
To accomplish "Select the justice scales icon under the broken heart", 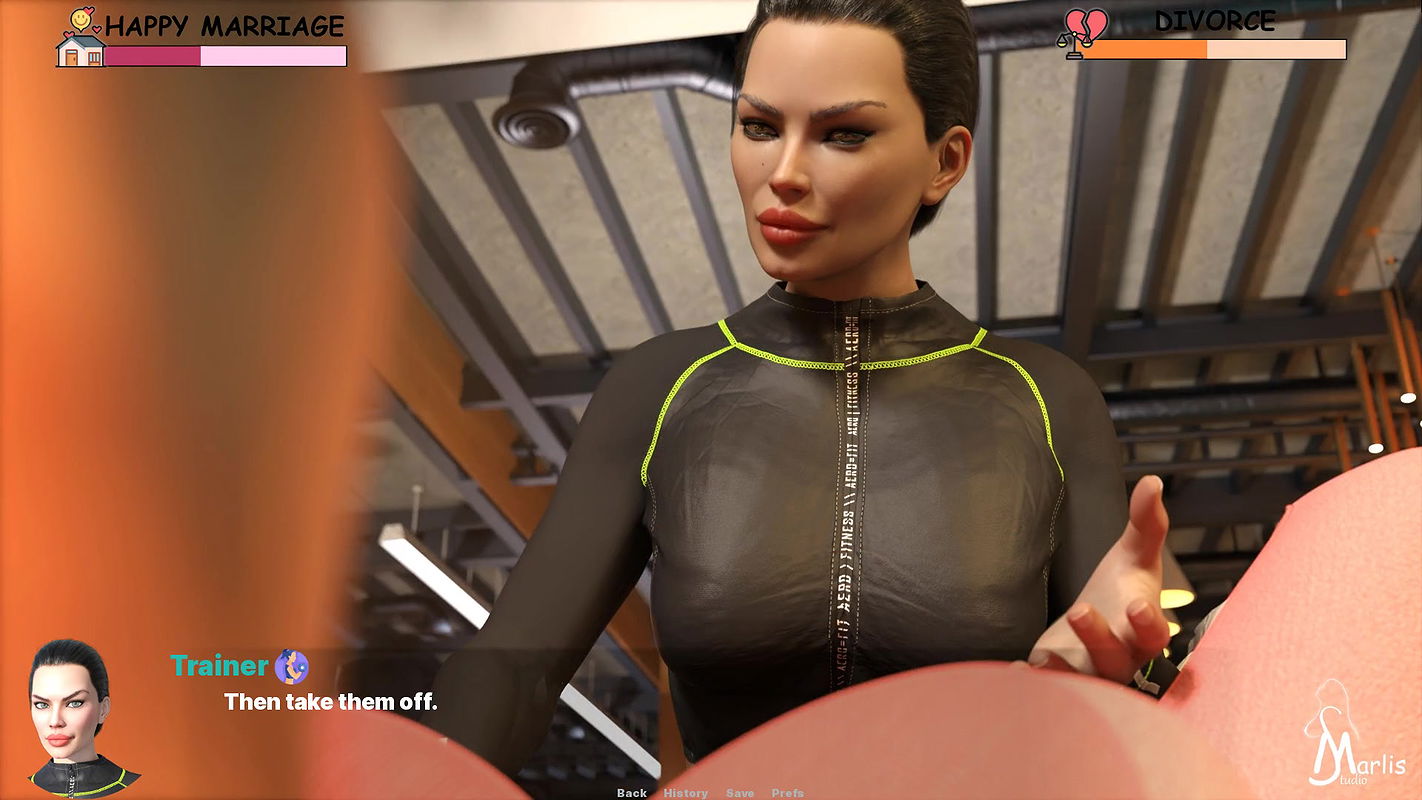I will (1074, 44).
